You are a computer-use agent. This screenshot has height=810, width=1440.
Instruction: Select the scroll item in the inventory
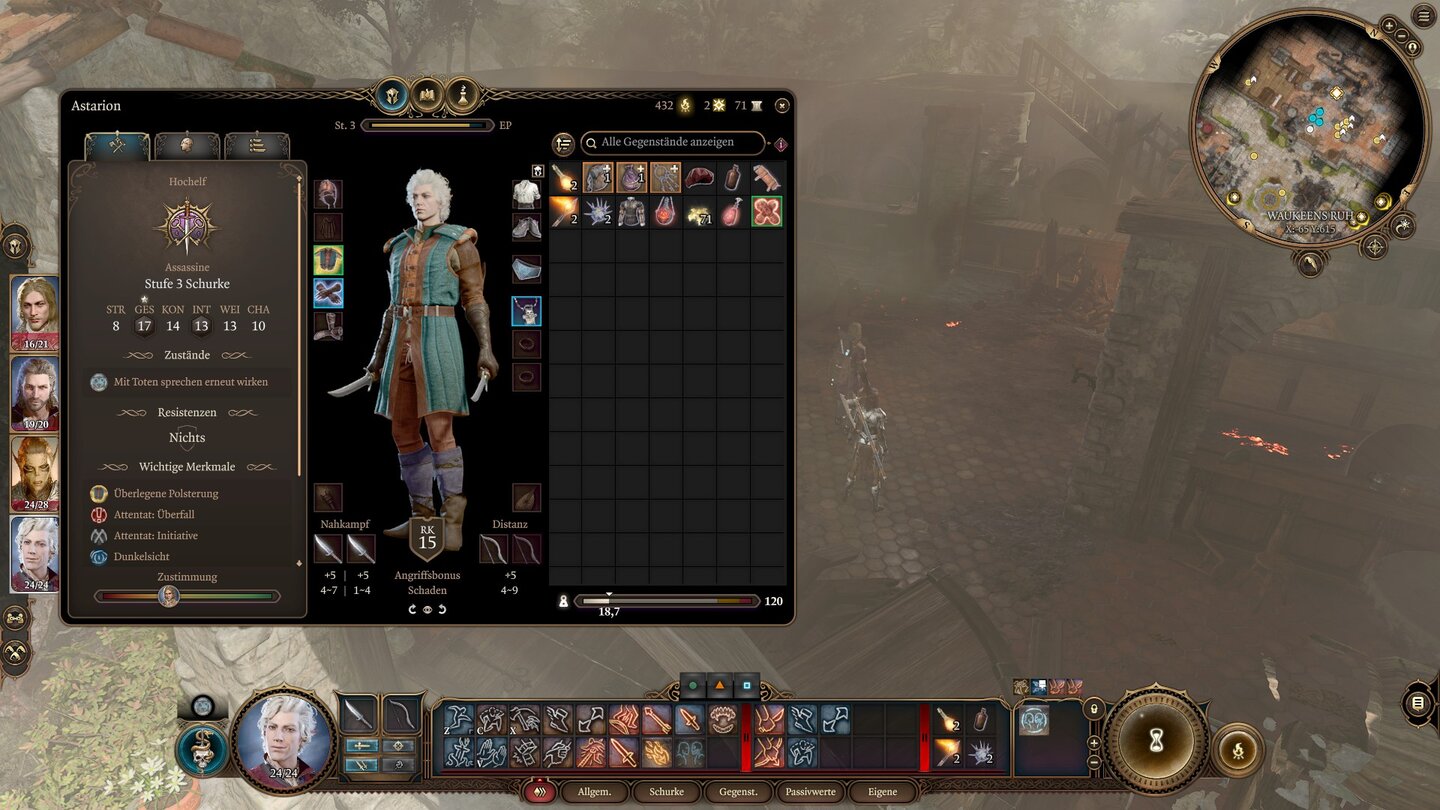click(767, 178)
